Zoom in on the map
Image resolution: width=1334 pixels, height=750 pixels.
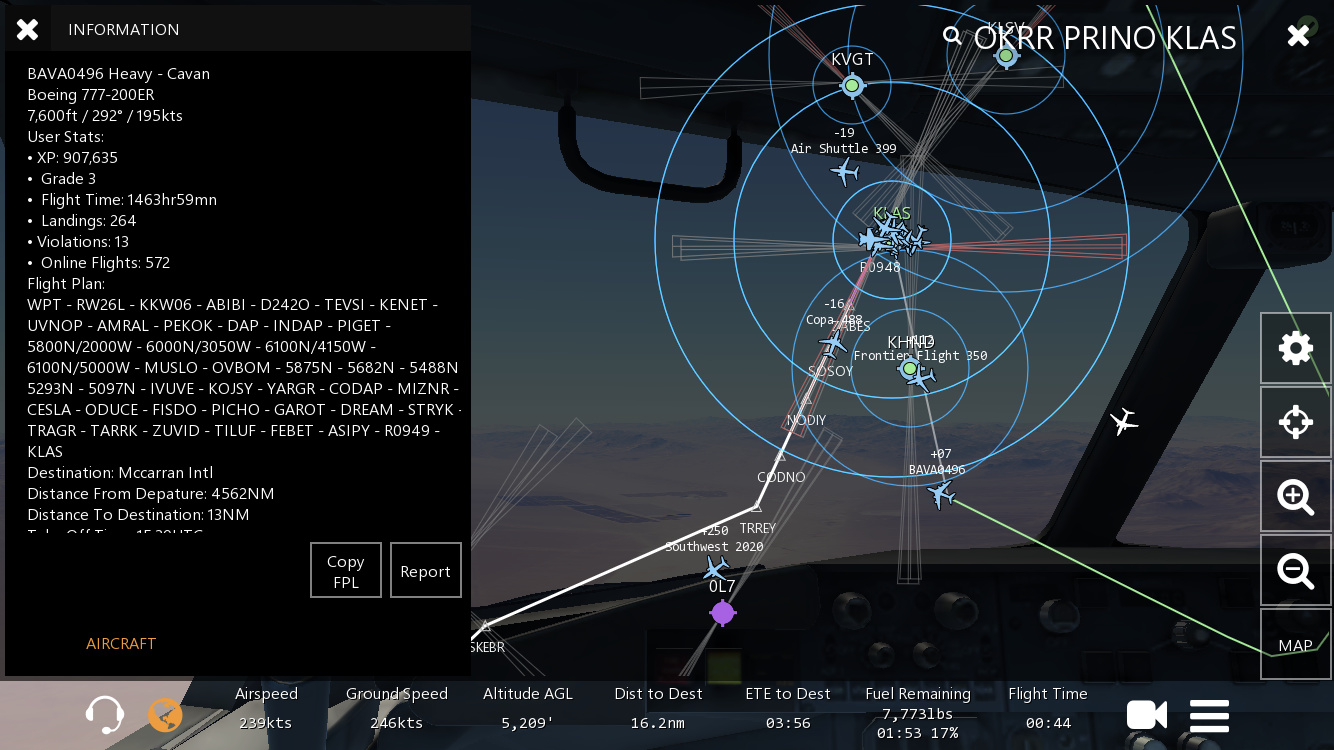pos(1295,496)
